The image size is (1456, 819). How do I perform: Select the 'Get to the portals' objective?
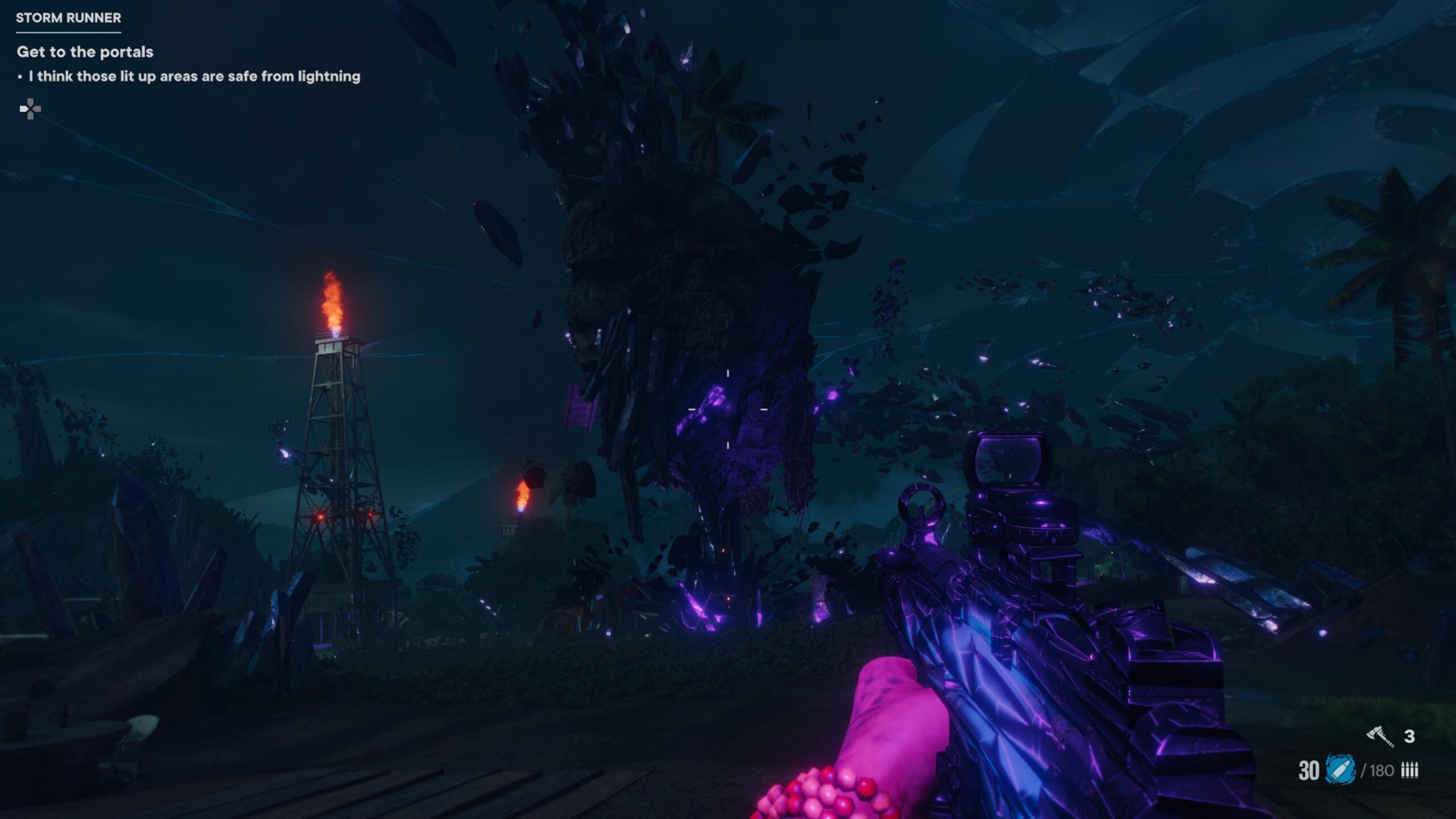[85, 52]
